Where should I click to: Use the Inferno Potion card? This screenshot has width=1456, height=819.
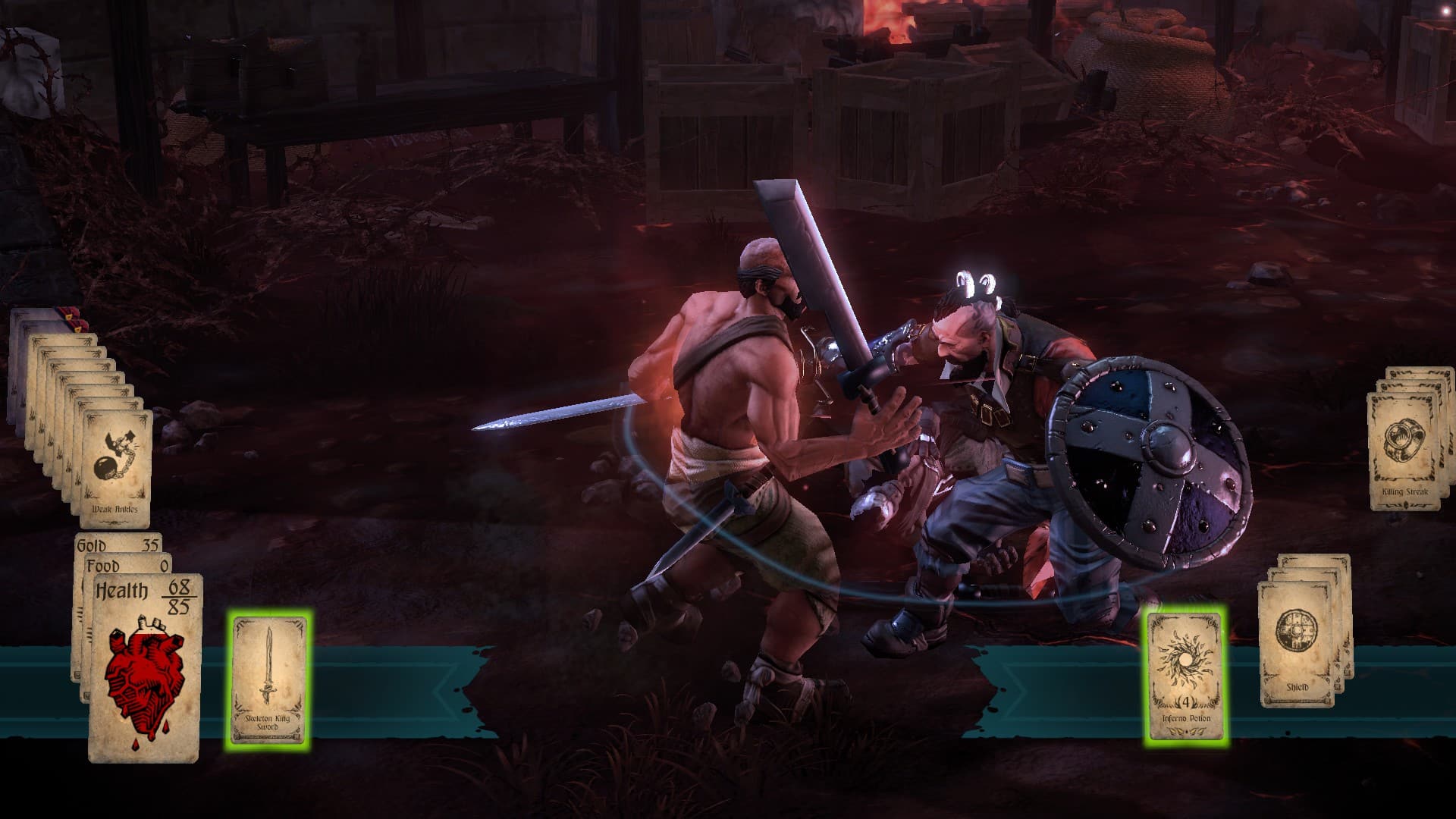click(x=1185, y=676)
